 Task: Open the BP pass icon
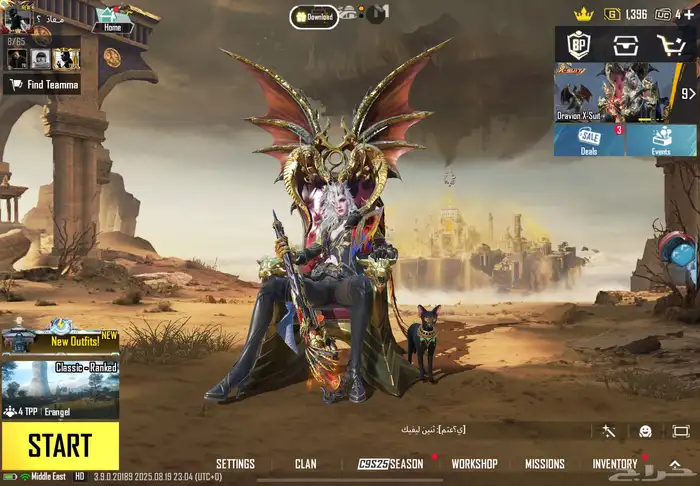(579, 45)
